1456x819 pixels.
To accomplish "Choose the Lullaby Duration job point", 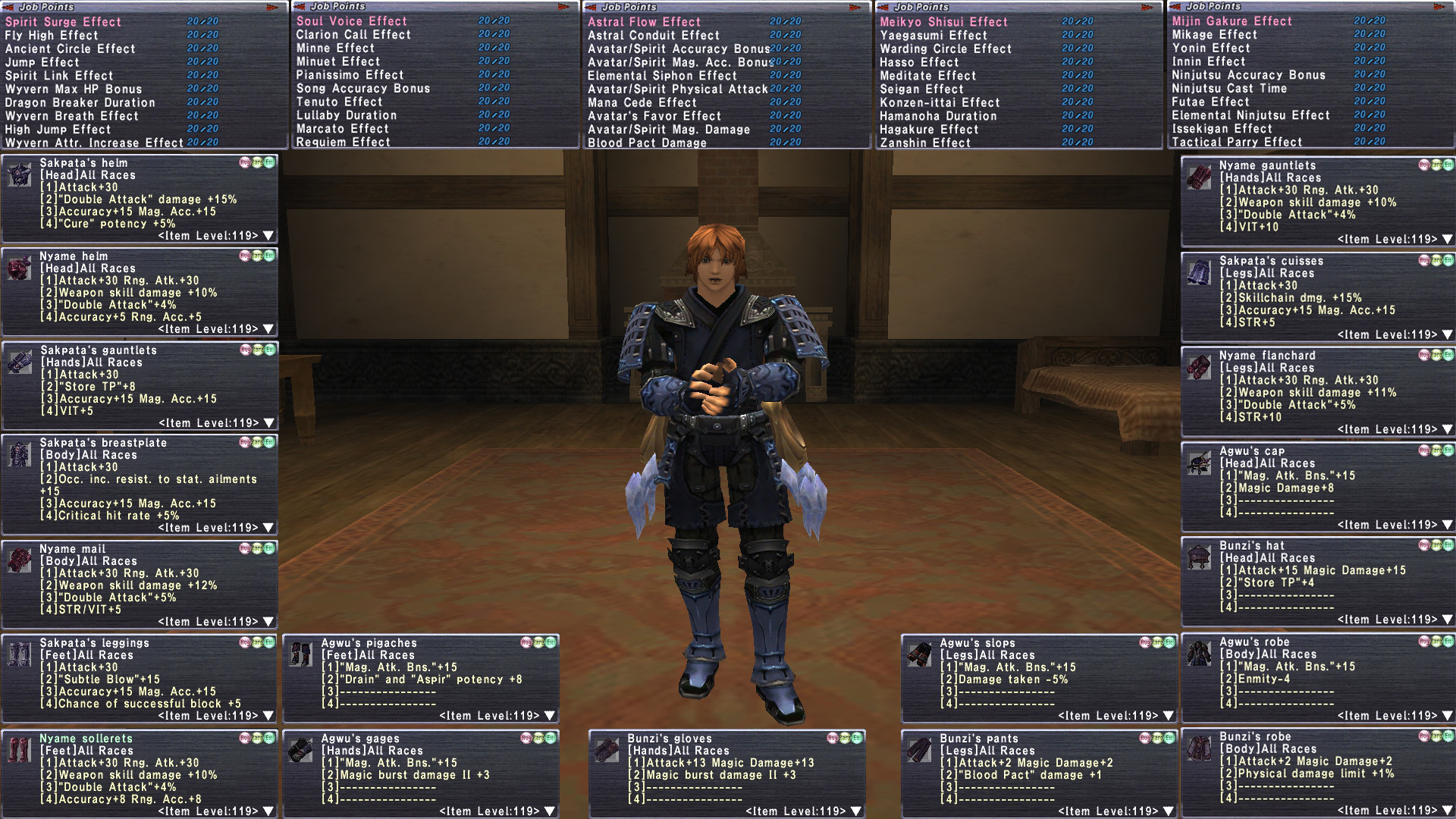I will pyautogui.click(x=347, y=115).
